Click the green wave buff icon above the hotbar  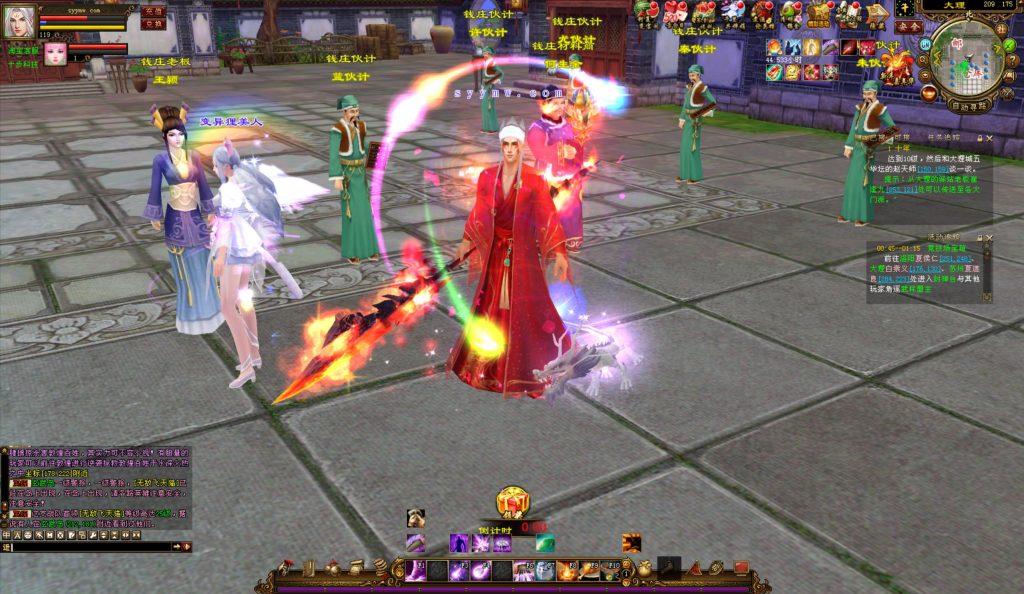click(545, 543)
